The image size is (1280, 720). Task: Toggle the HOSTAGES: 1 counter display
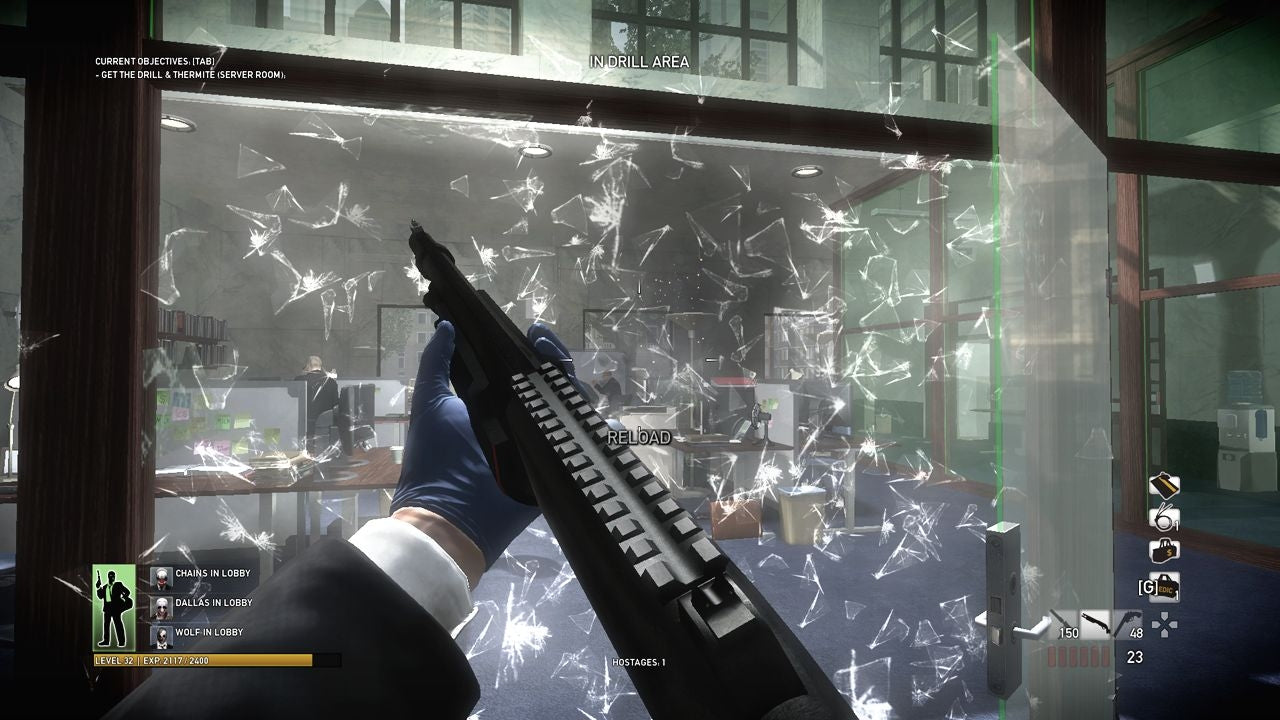coord(640,660)
